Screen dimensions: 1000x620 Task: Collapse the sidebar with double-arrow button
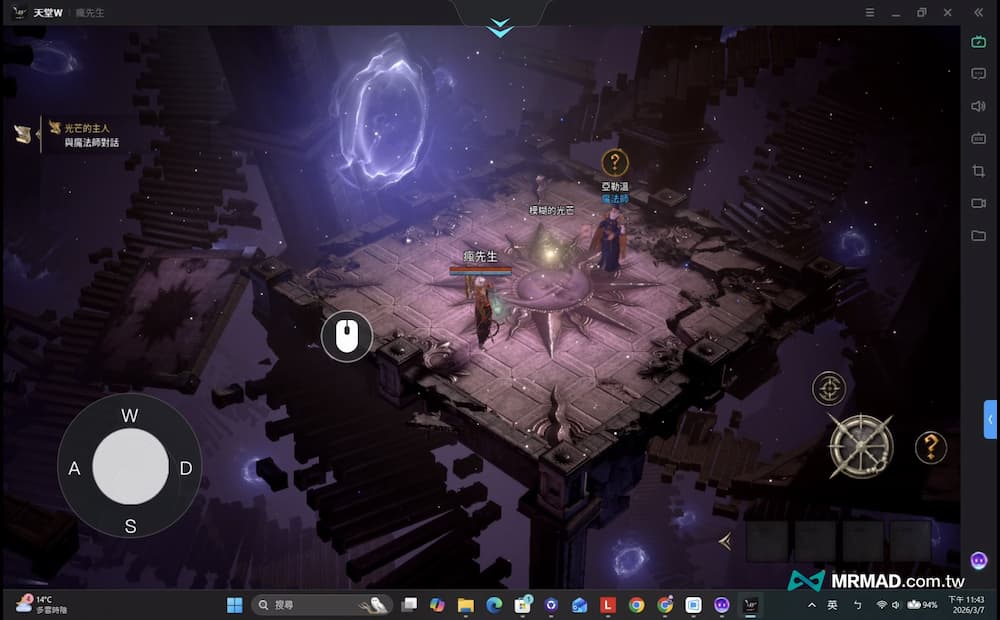pos(979,12)
